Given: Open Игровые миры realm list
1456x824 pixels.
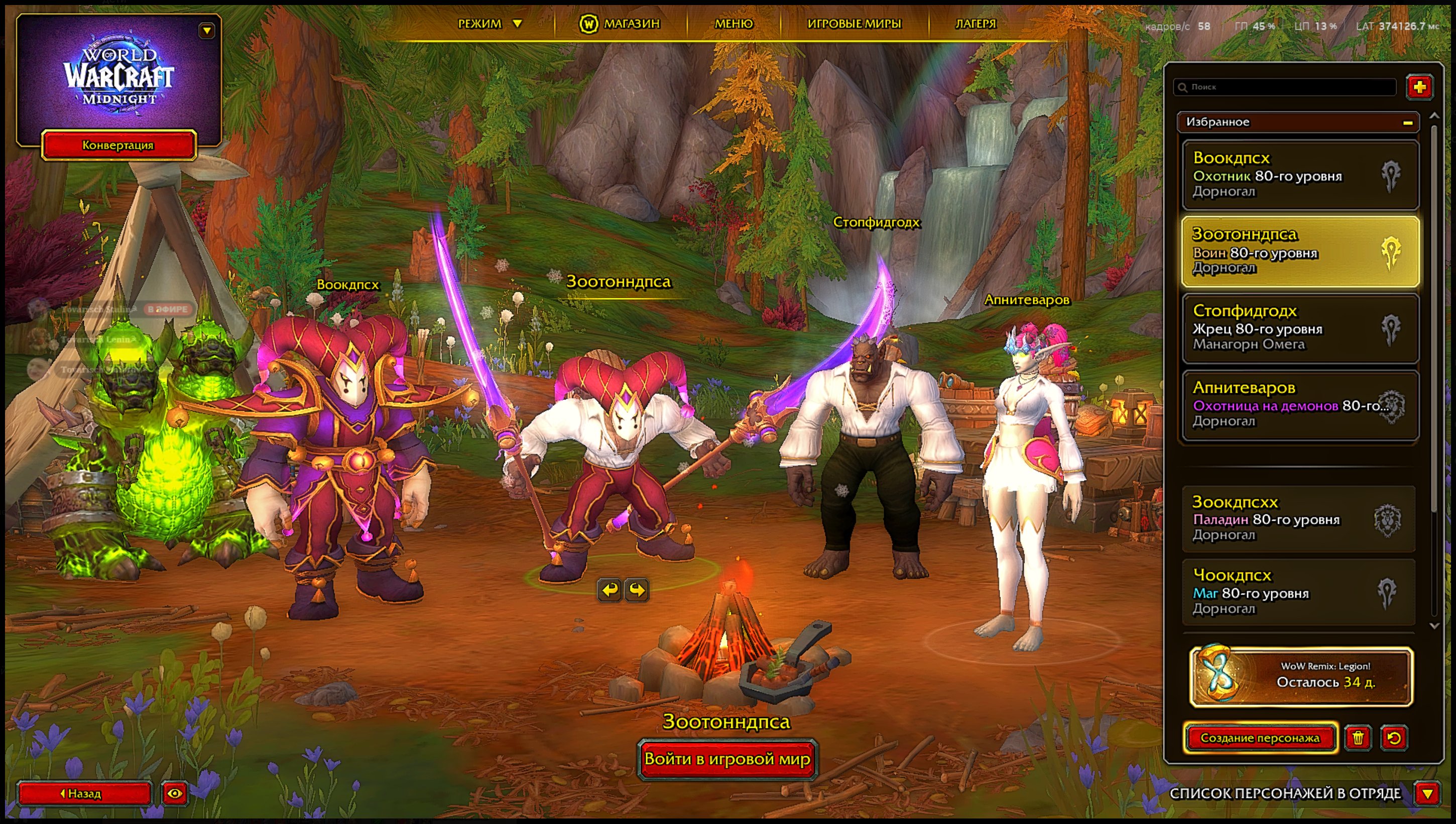Looking at the screenshot, I should coord(854,24).
